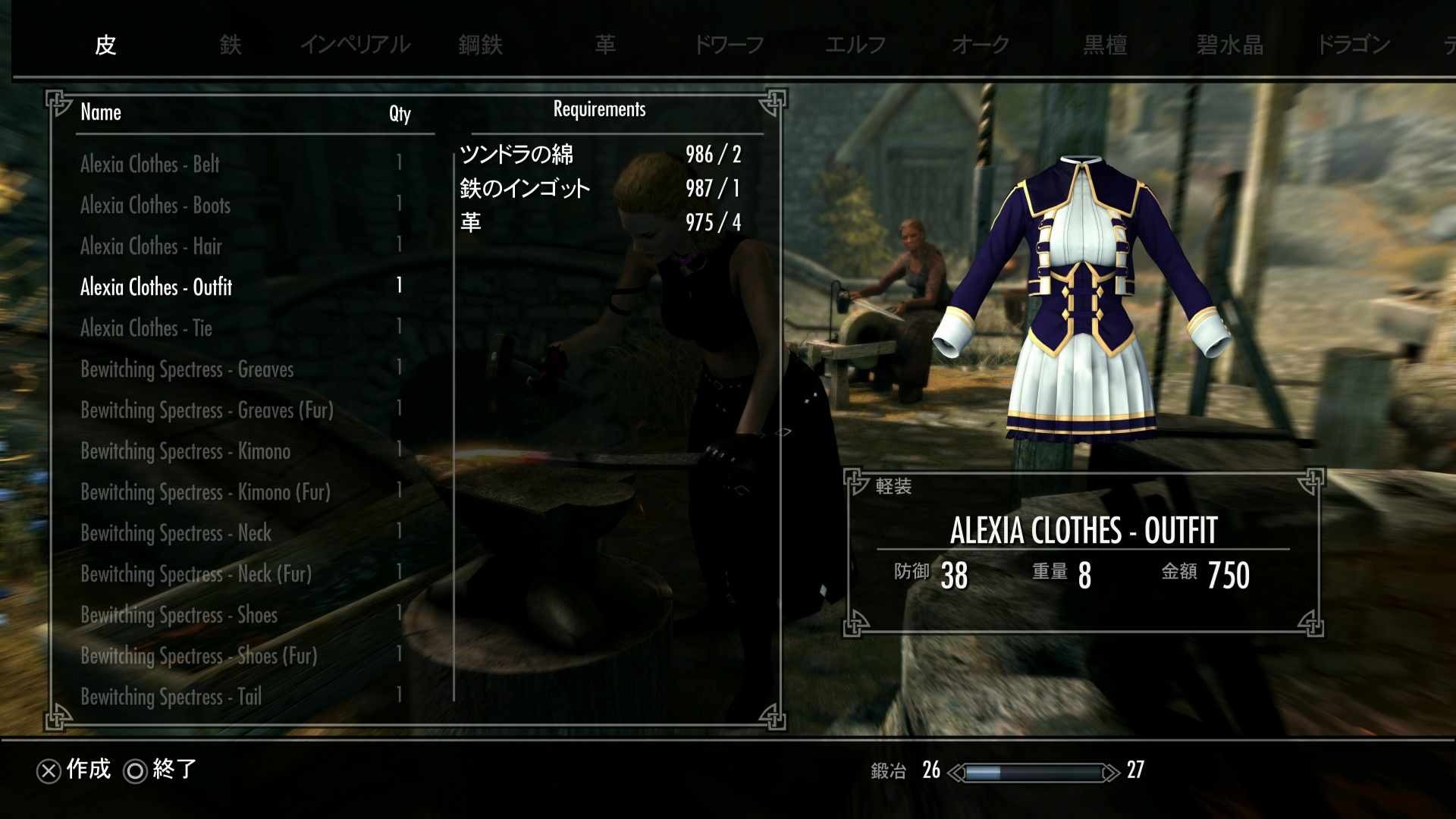Pick the Alexia Clothes - Hair entry

(151, 246)
